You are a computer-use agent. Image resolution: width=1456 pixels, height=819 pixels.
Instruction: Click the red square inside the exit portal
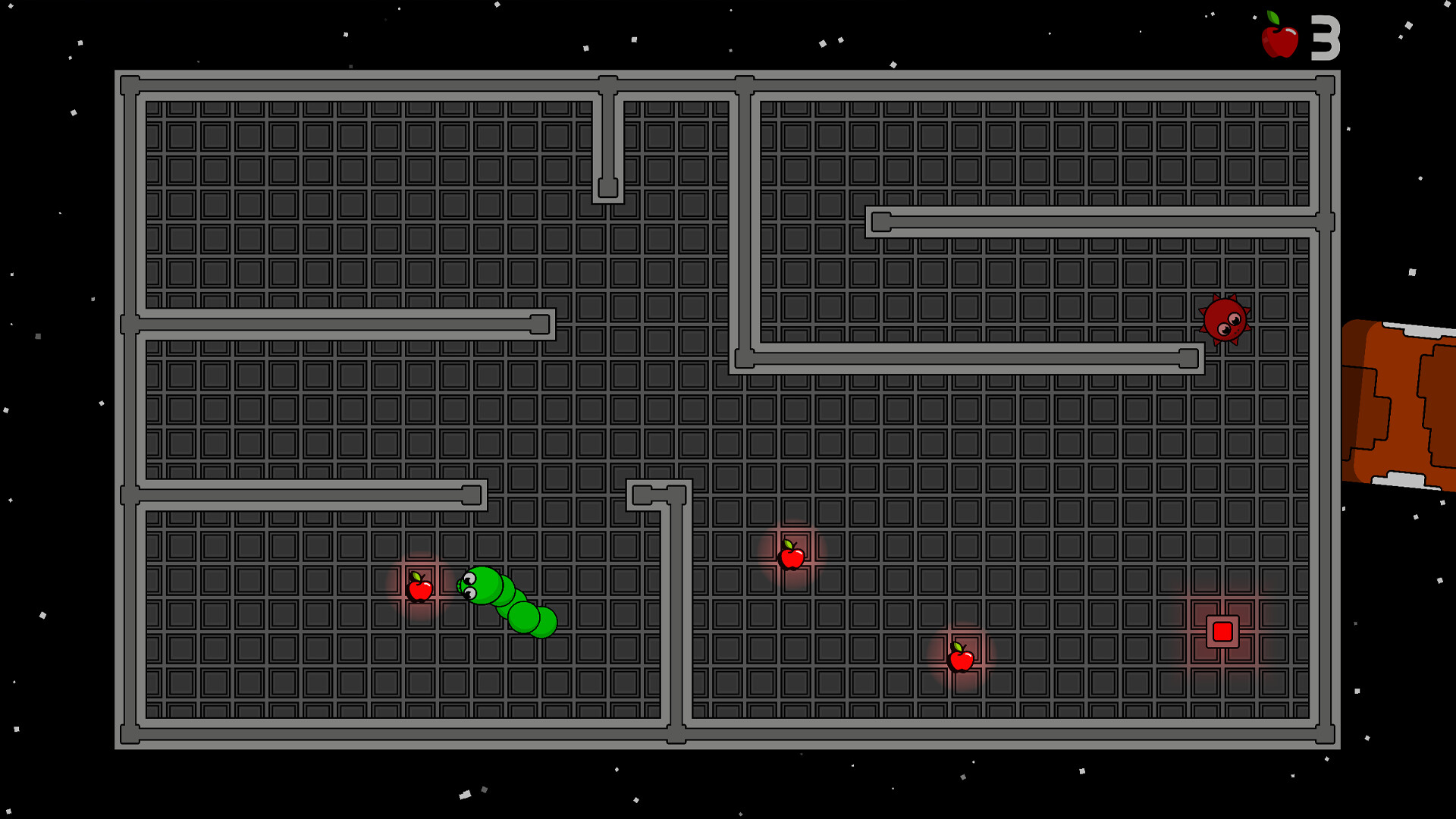[x=1222, y=631]
